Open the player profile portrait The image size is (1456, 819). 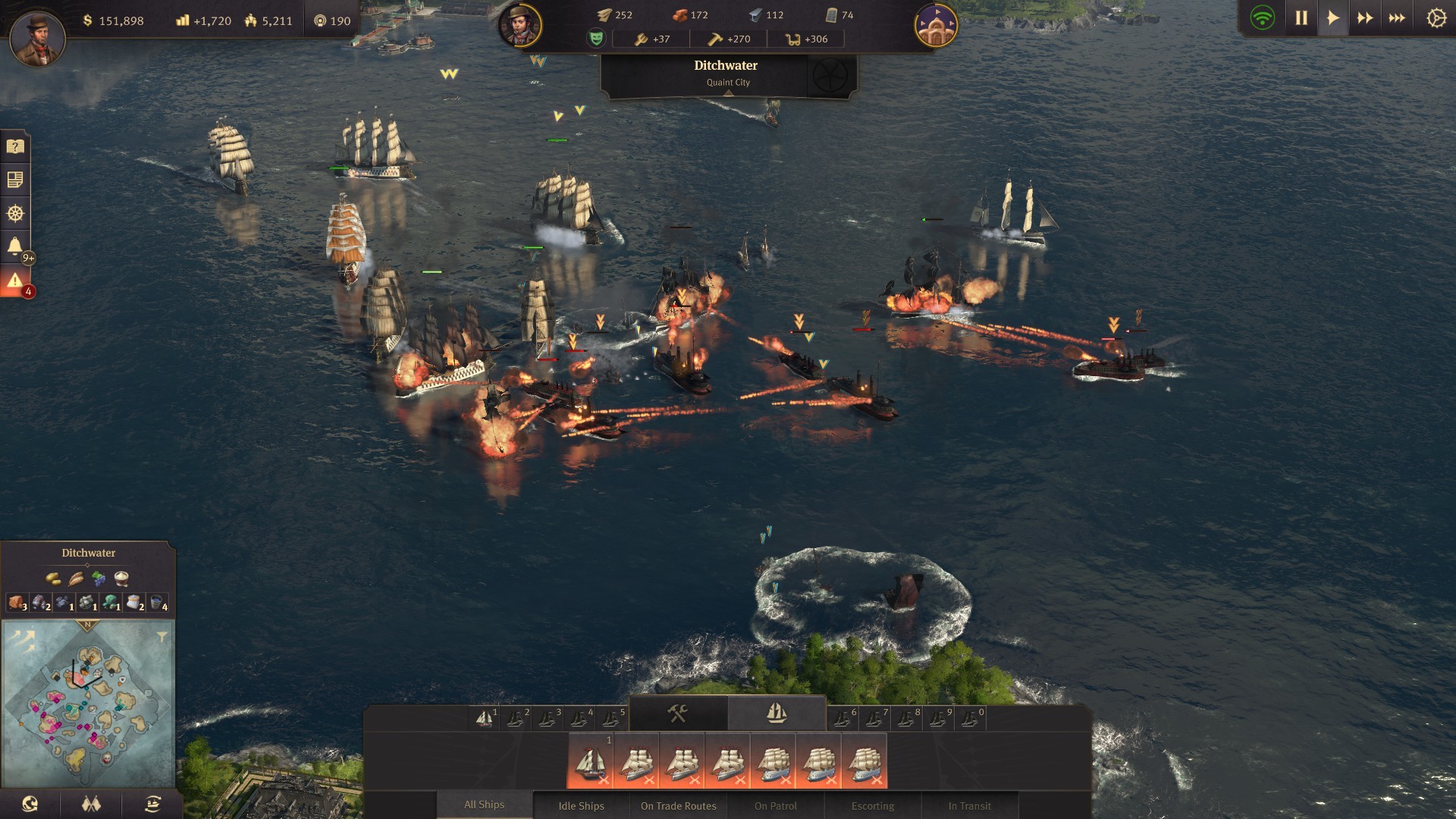[x=37, y=38]
